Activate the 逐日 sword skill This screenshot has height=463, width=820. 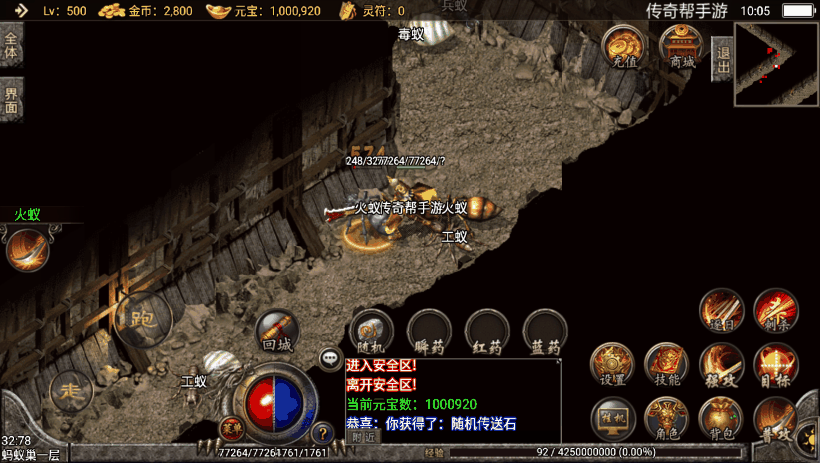pos(720,310)
